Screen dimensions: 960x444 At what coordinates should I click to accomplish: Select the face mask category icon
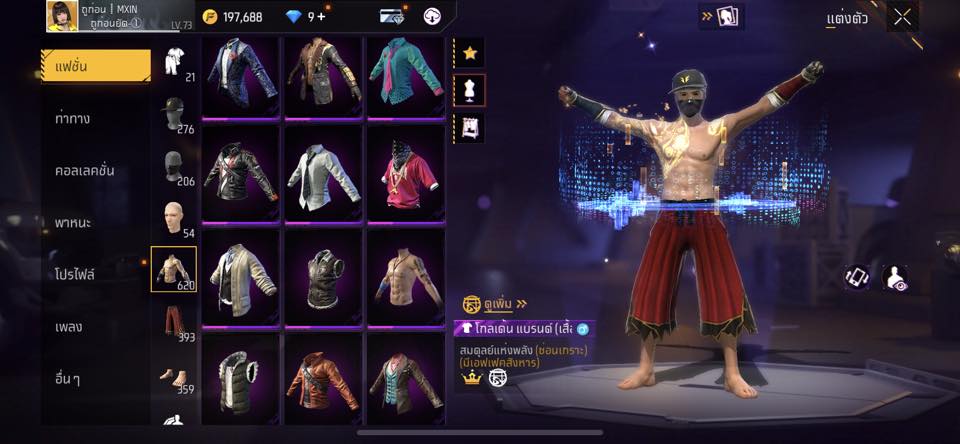point(173,164)
